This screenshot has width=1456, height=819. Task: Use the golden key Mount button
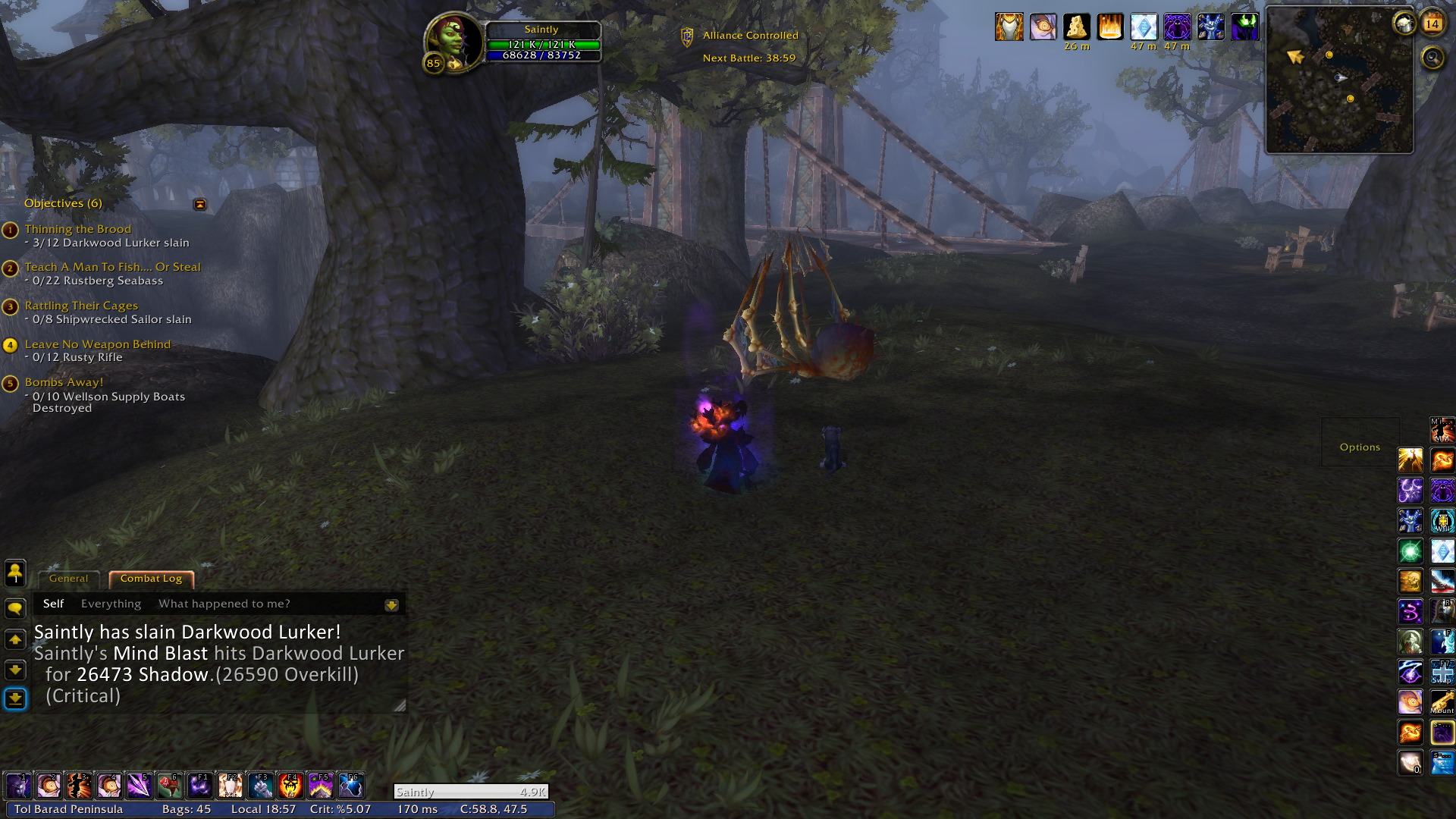tap(1442, 701)
